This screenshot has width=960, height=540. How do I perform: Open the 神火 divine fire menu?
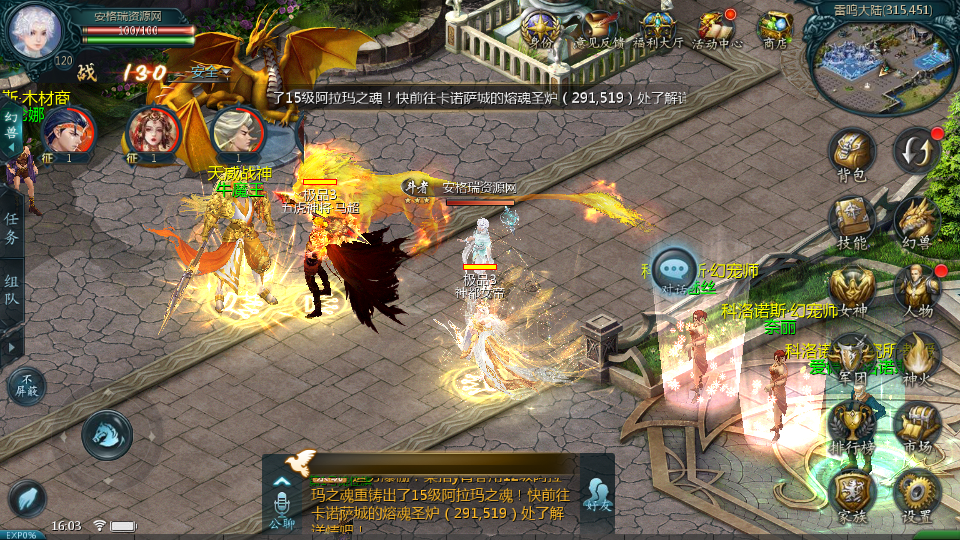(916, 356)
